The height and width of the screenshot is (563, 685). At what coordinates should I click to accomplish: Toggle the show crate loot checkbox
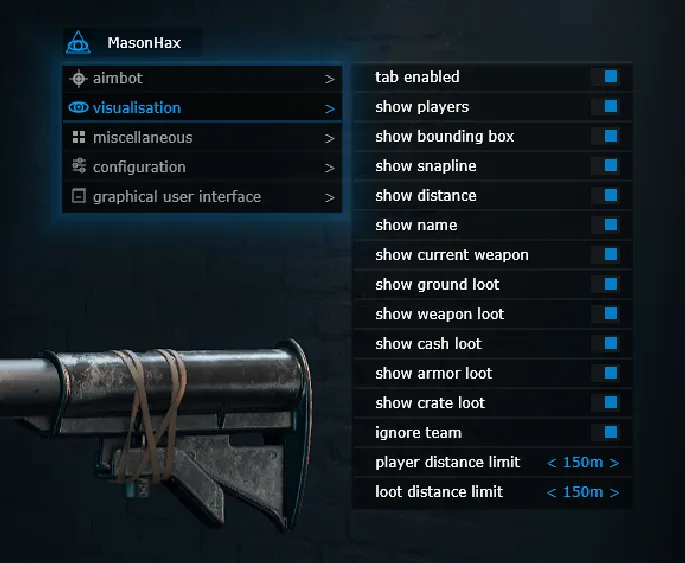click(611, 403)
